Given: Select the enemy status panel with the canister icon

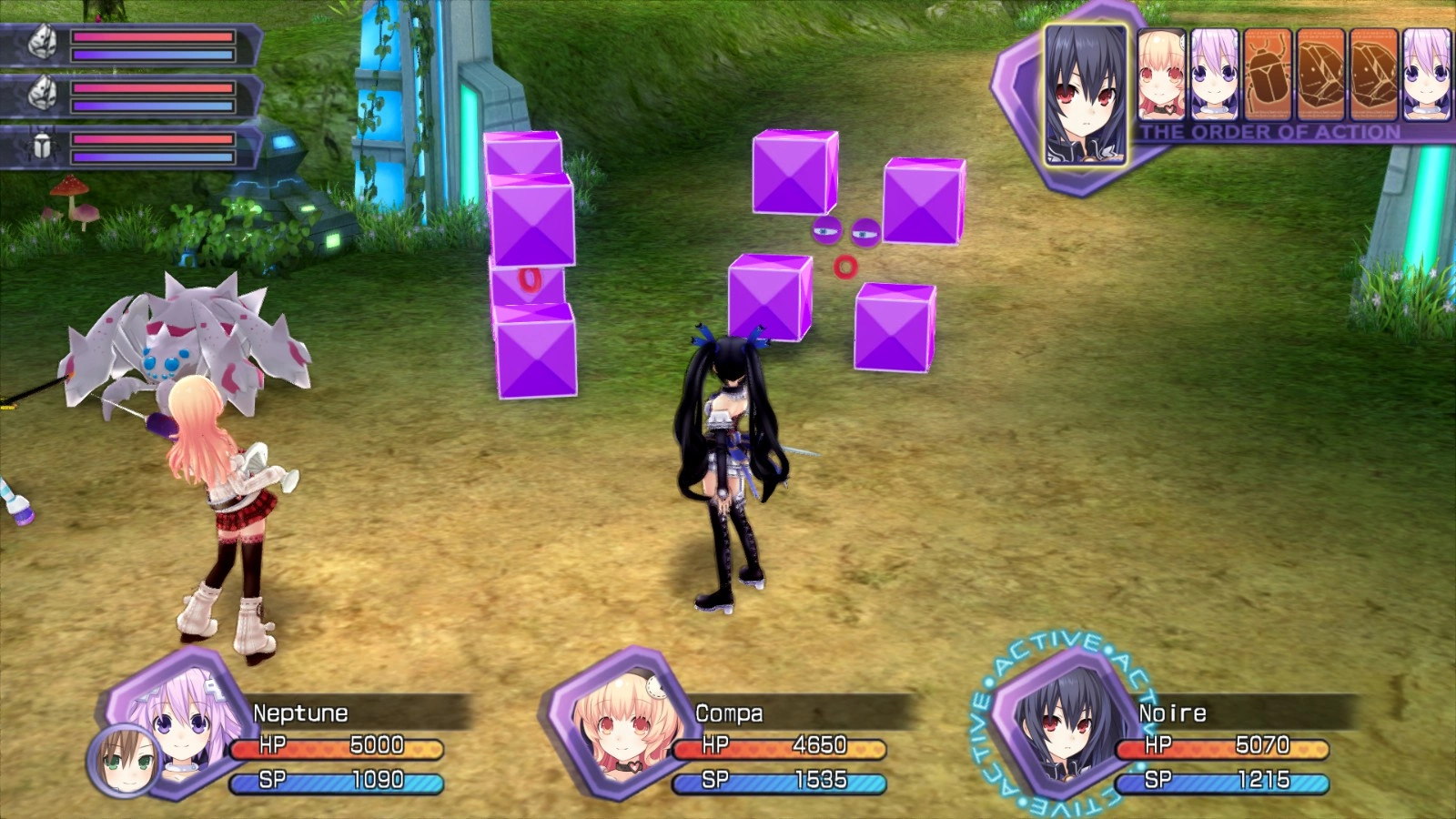Looking at the screenshot, I should coord(132,147).
